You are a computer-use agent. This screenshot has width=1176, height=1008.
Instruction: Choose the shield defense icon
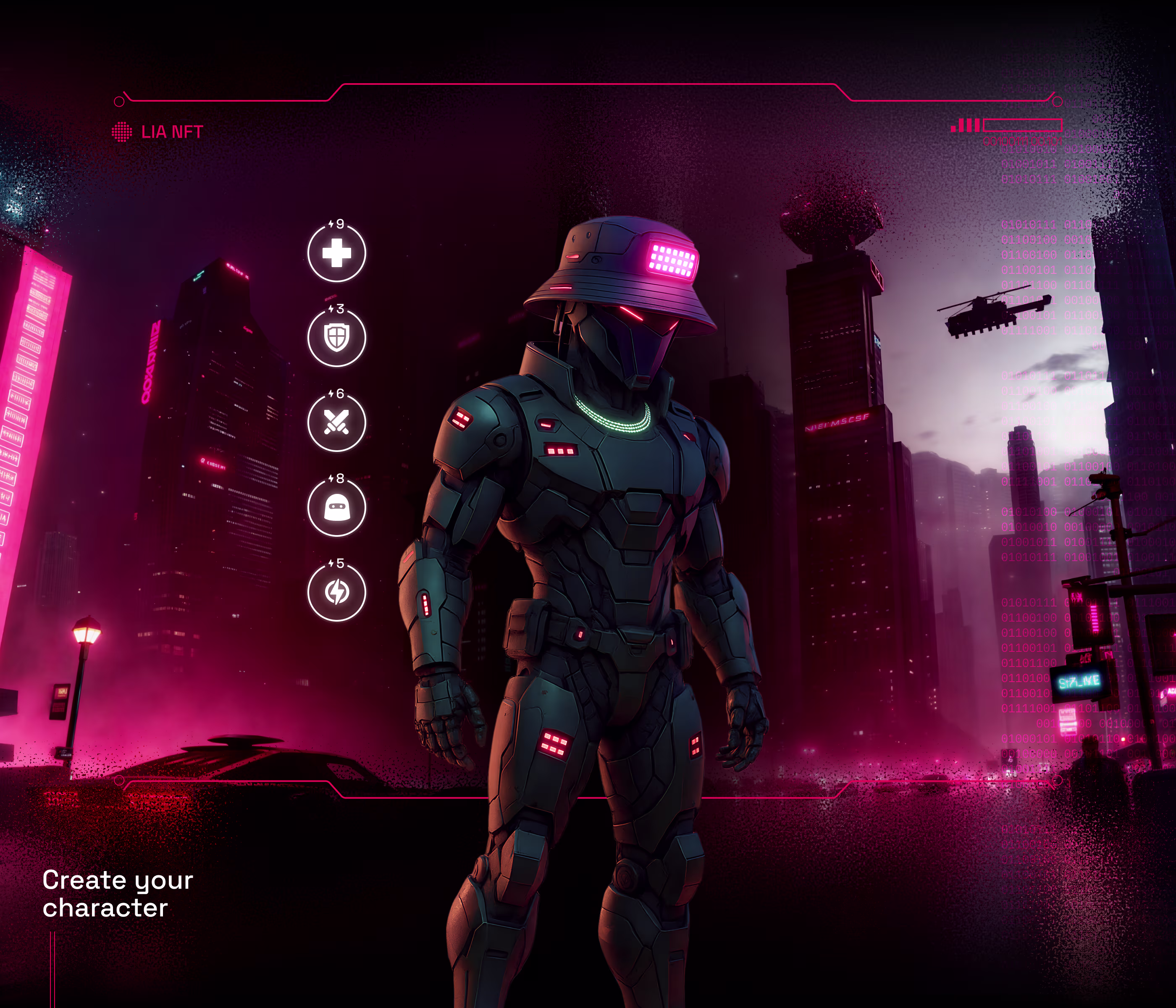336,338
